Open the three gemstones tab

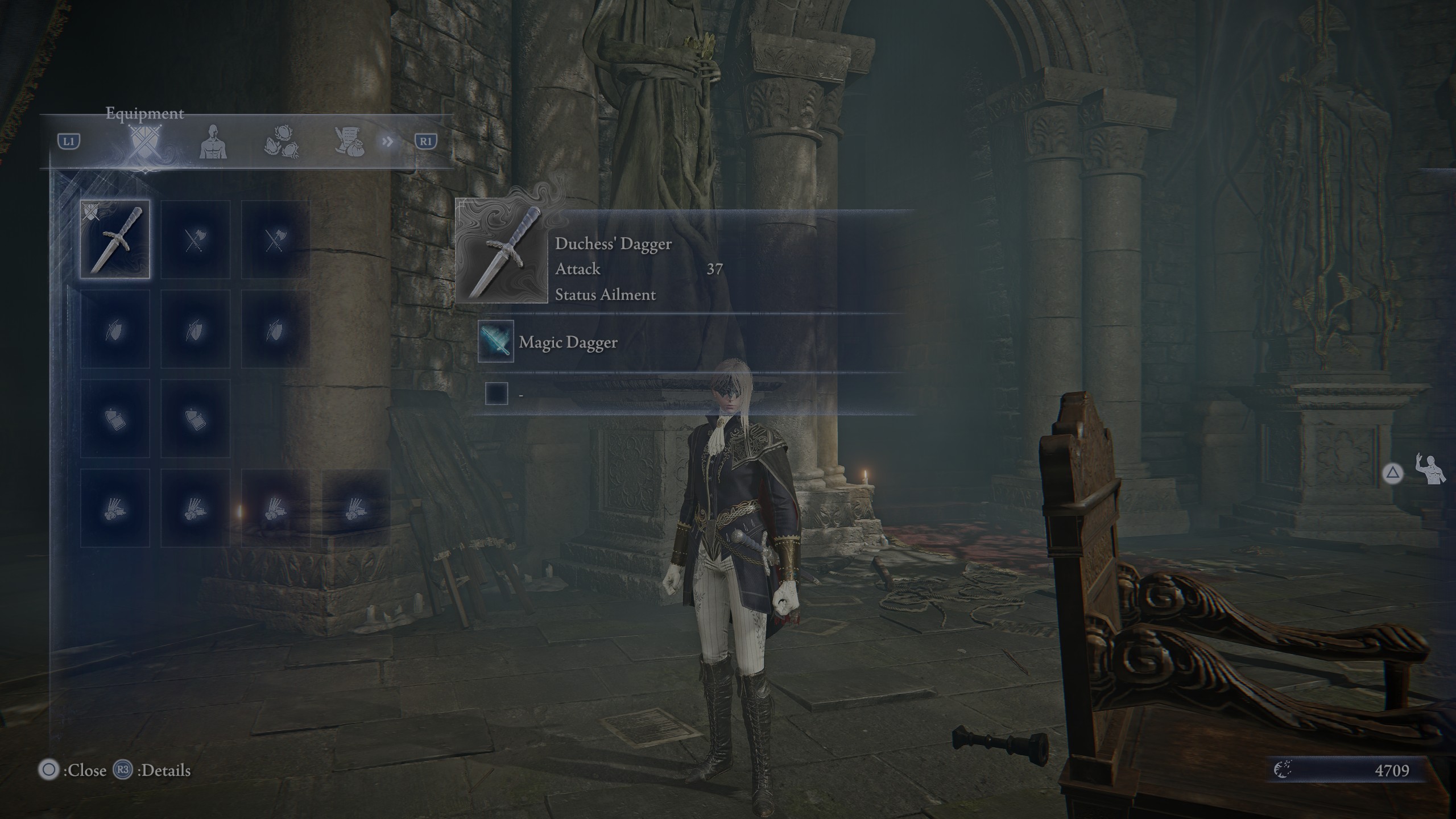click(282, 142)
